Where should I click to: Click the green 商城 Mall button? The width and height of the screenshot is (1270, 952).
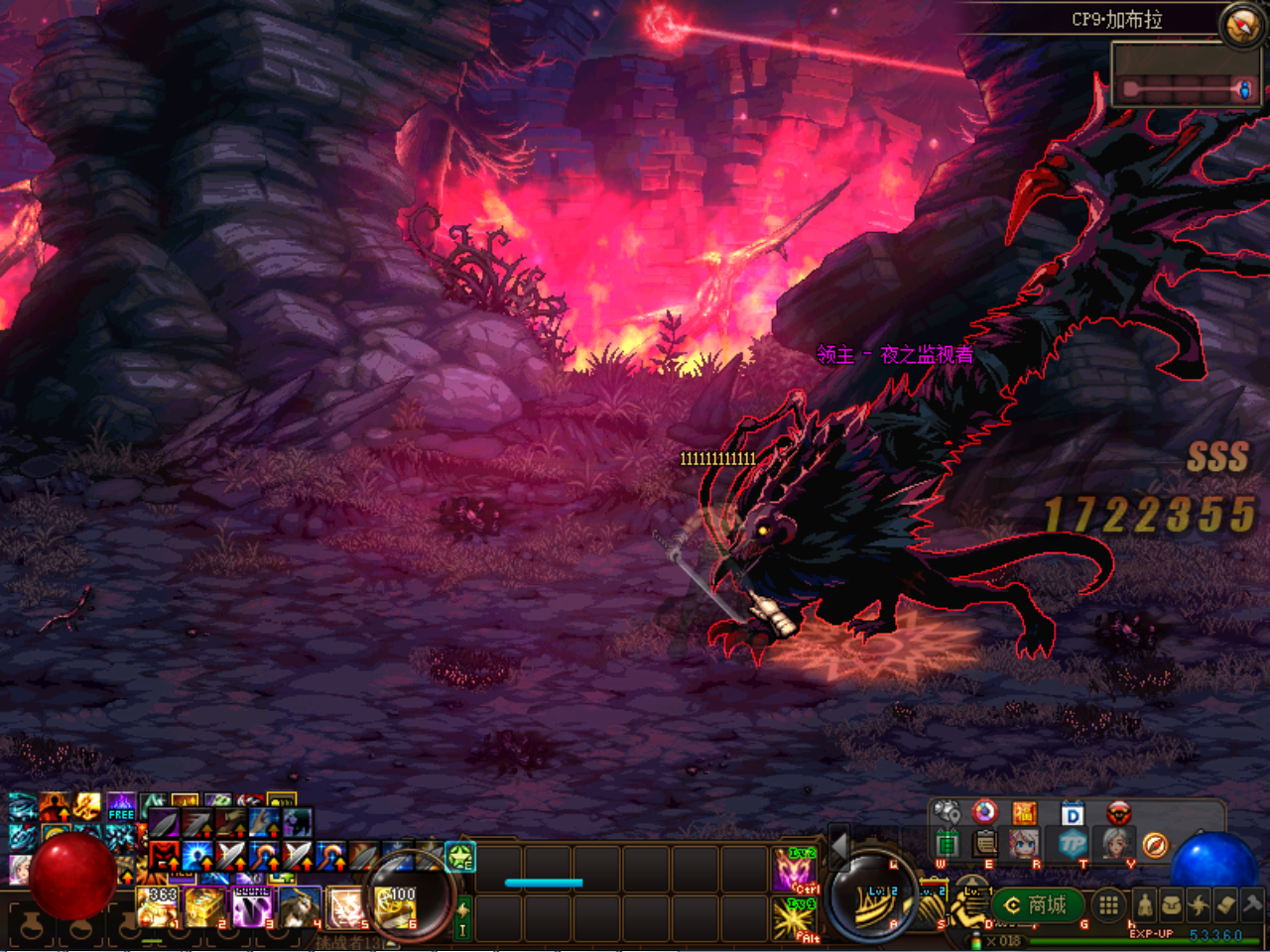tap(1037, 905)
